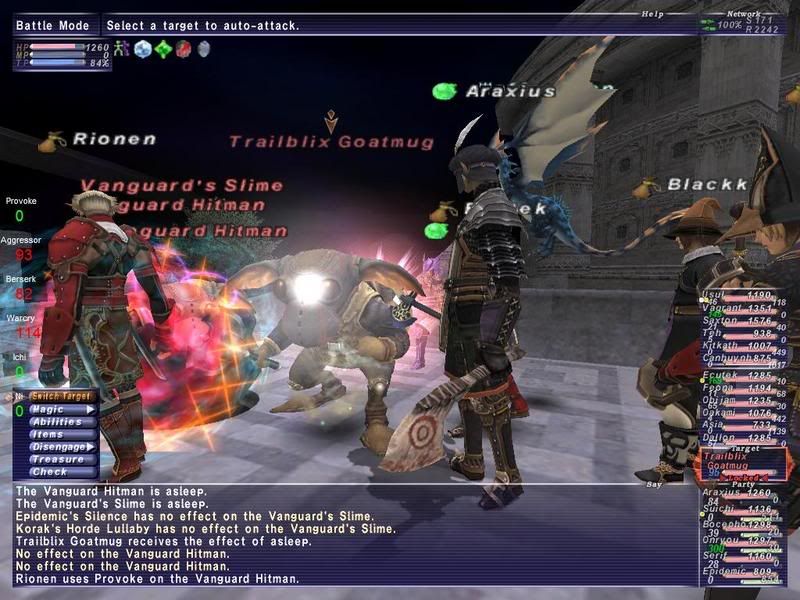The width and height of the screenshot is (800, 600).
Task: Choose Check in the battle menu
Action: (x=48, y=472)
